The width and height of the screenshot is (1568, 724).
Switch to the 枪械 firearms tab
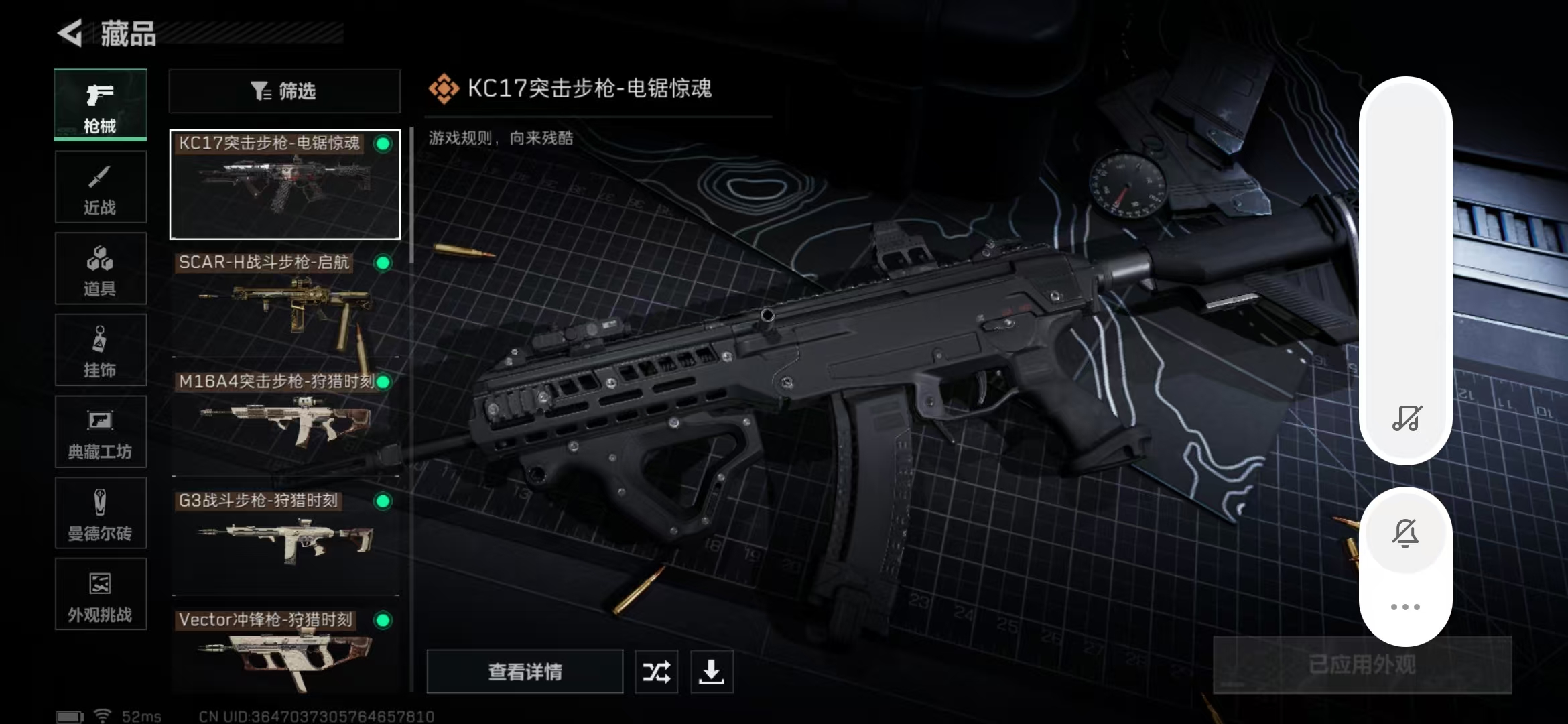101,105
